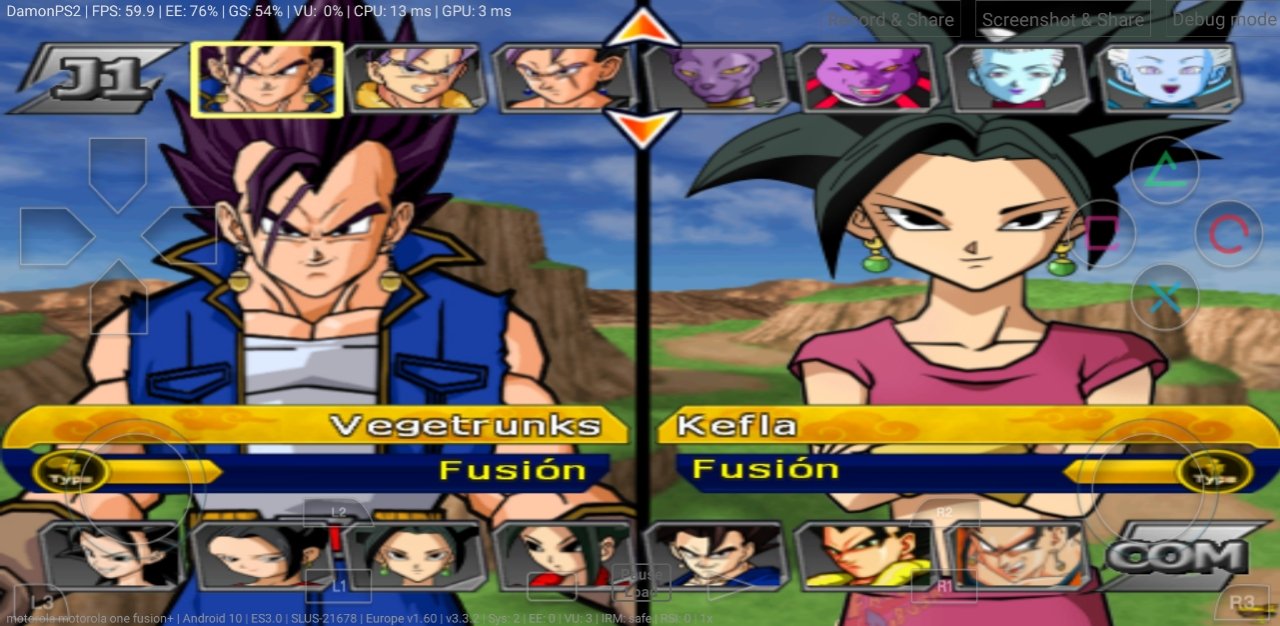
Task: Choose the grinning purple-haired fighter in yellow jacket
Action: coord(415,78)
